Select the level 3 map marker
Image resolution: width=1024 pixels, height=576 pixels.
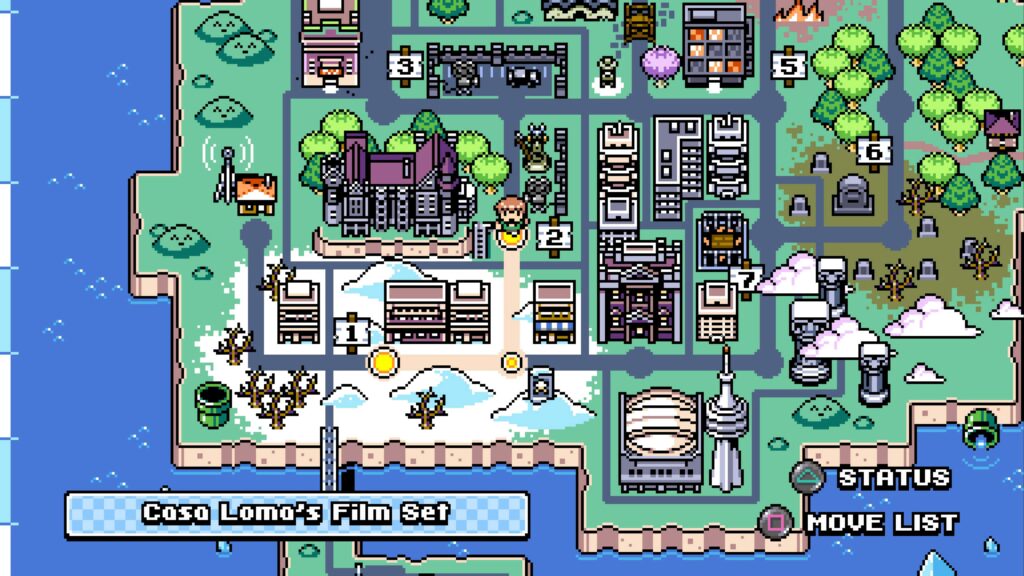405,67
